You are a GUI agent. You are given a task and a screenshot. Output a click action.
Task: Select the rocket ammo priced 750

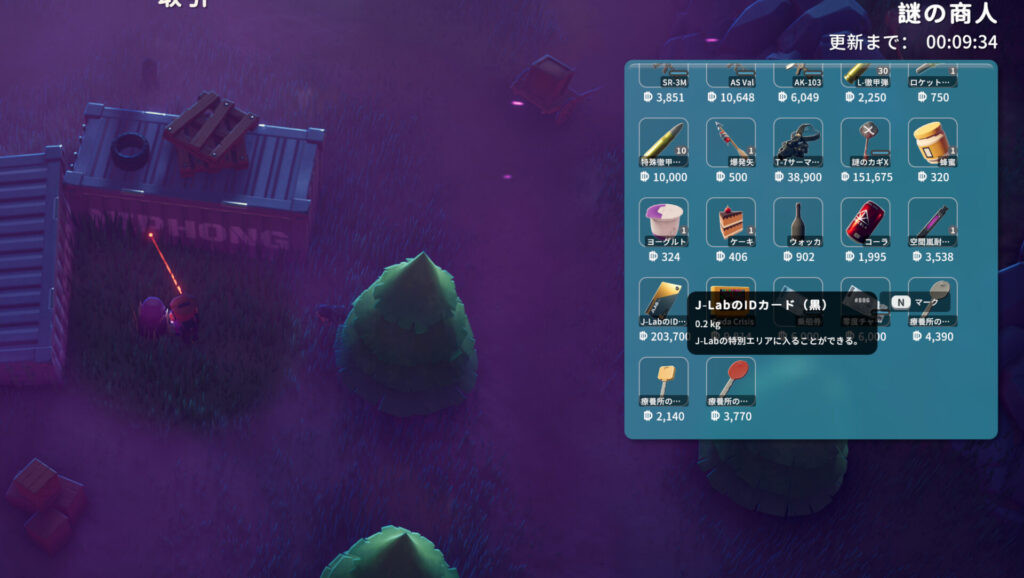tap(932, 76)
